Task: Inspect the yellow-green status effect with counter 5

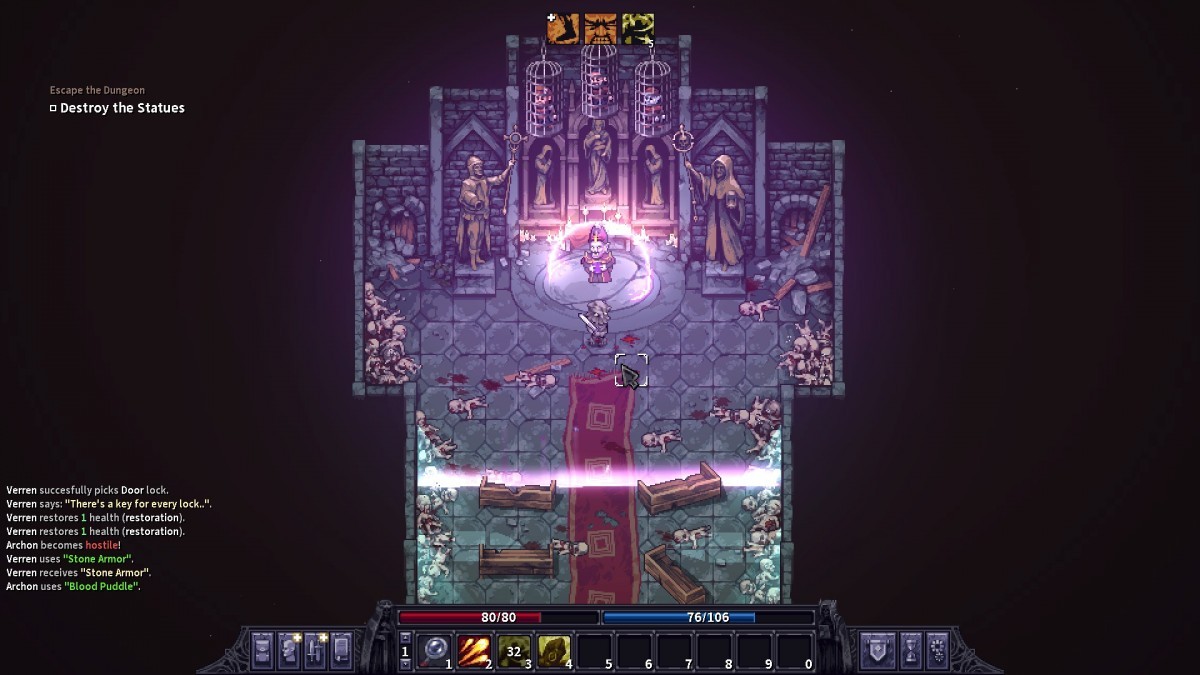Action: coord(637,29)
